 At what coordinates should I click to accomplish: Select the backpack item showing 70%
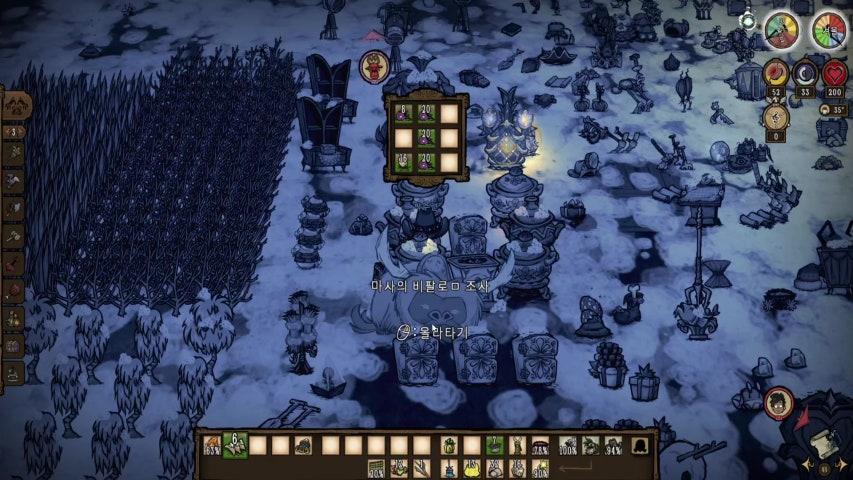pos(376,467)
